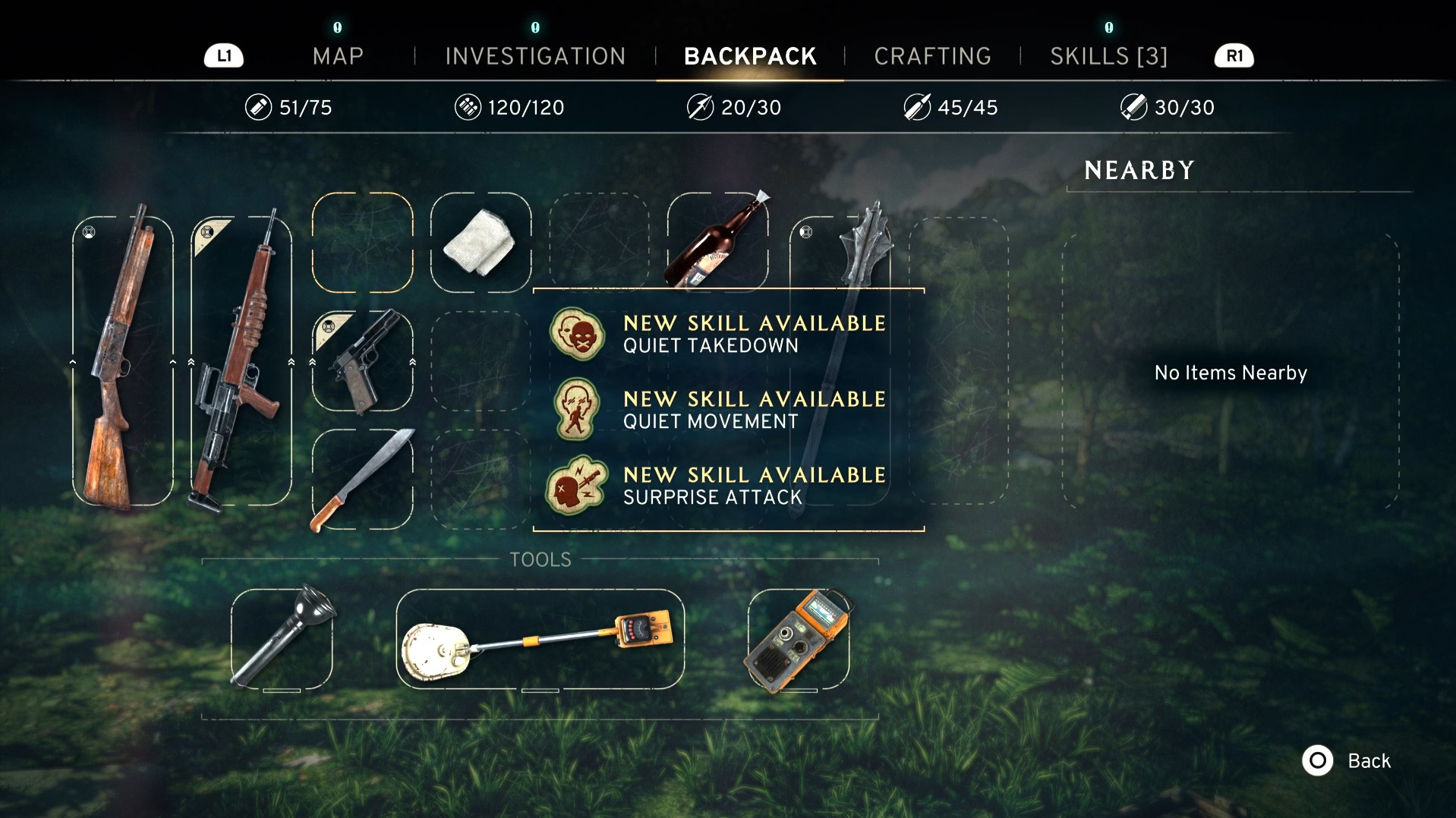Choose the assault rifle slot
Screen dimensions: 1456x818
[241, 360]
